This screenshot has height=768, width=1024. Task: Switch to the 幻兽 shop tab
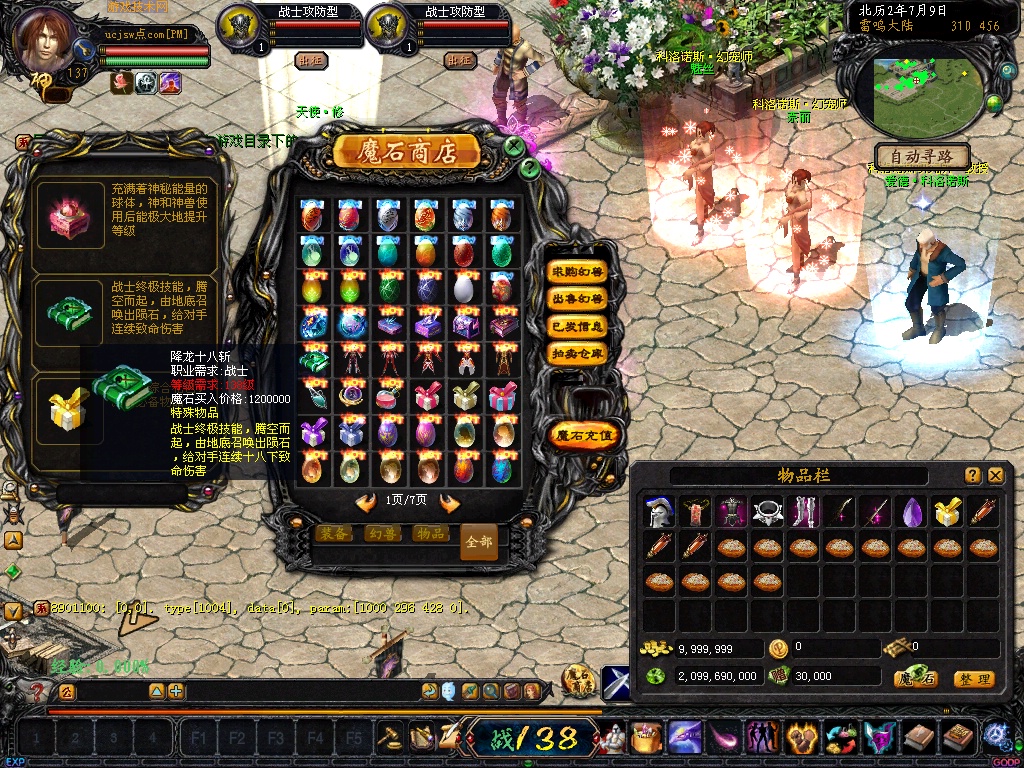coord(381,534)
